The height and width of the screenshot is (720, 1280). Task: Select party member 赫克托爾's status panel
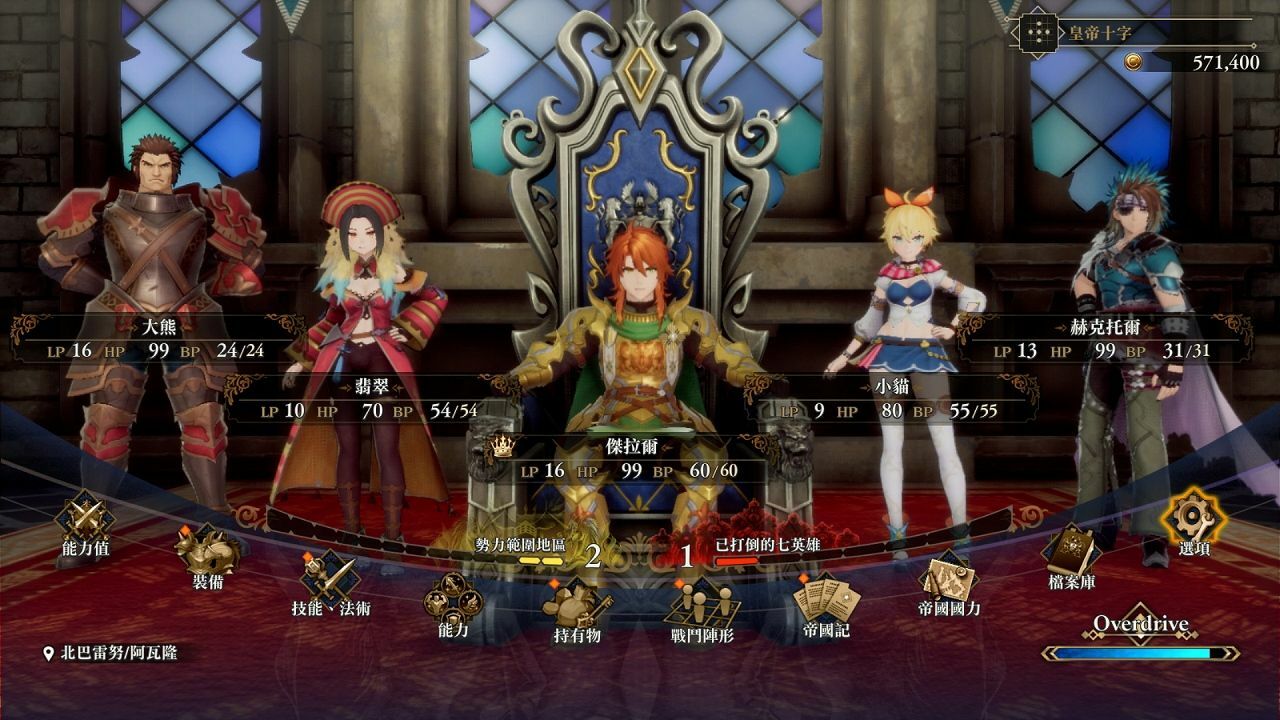click(x=1103, y=339)
